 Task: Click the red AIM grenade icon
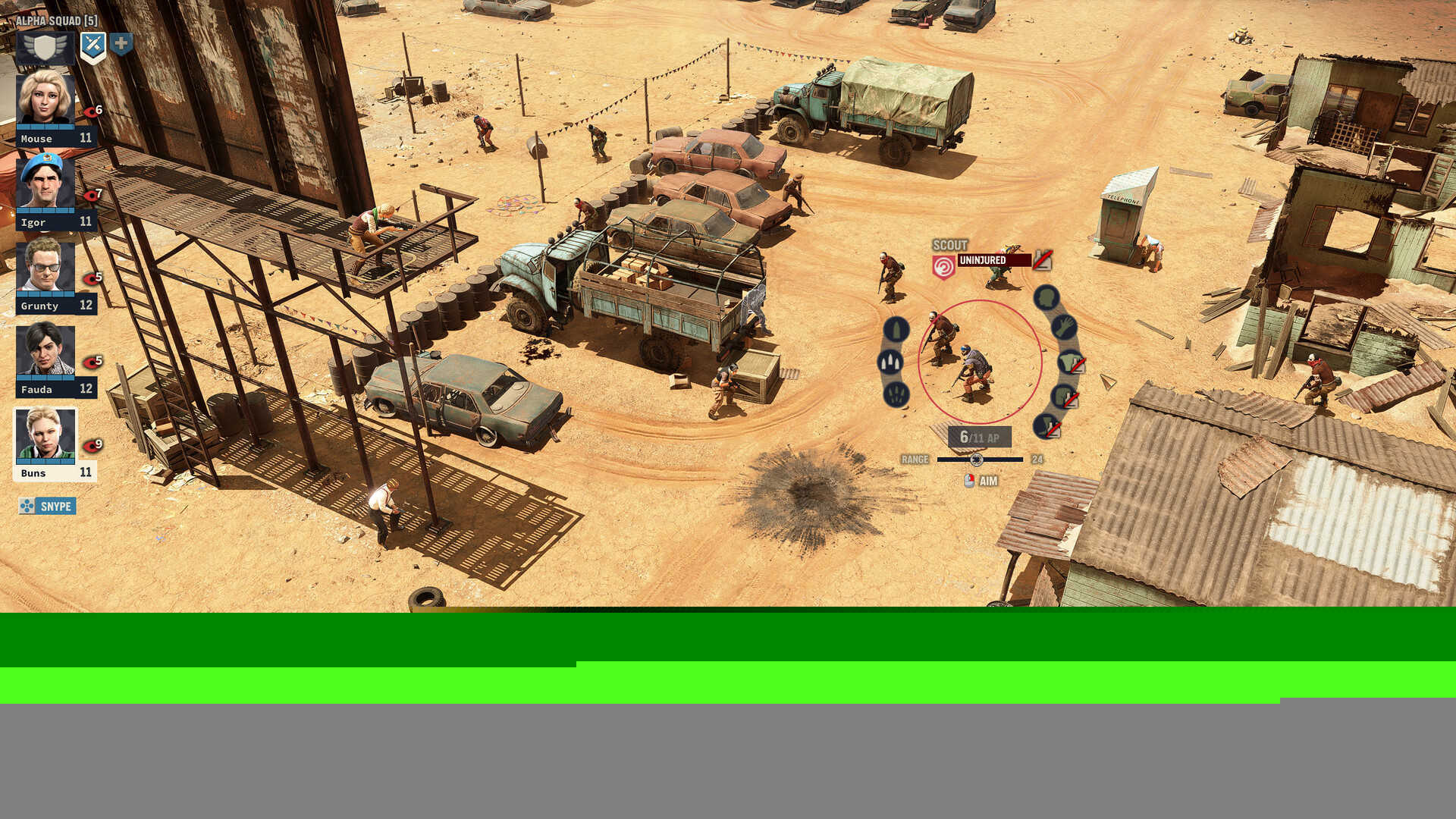point(968,480)
